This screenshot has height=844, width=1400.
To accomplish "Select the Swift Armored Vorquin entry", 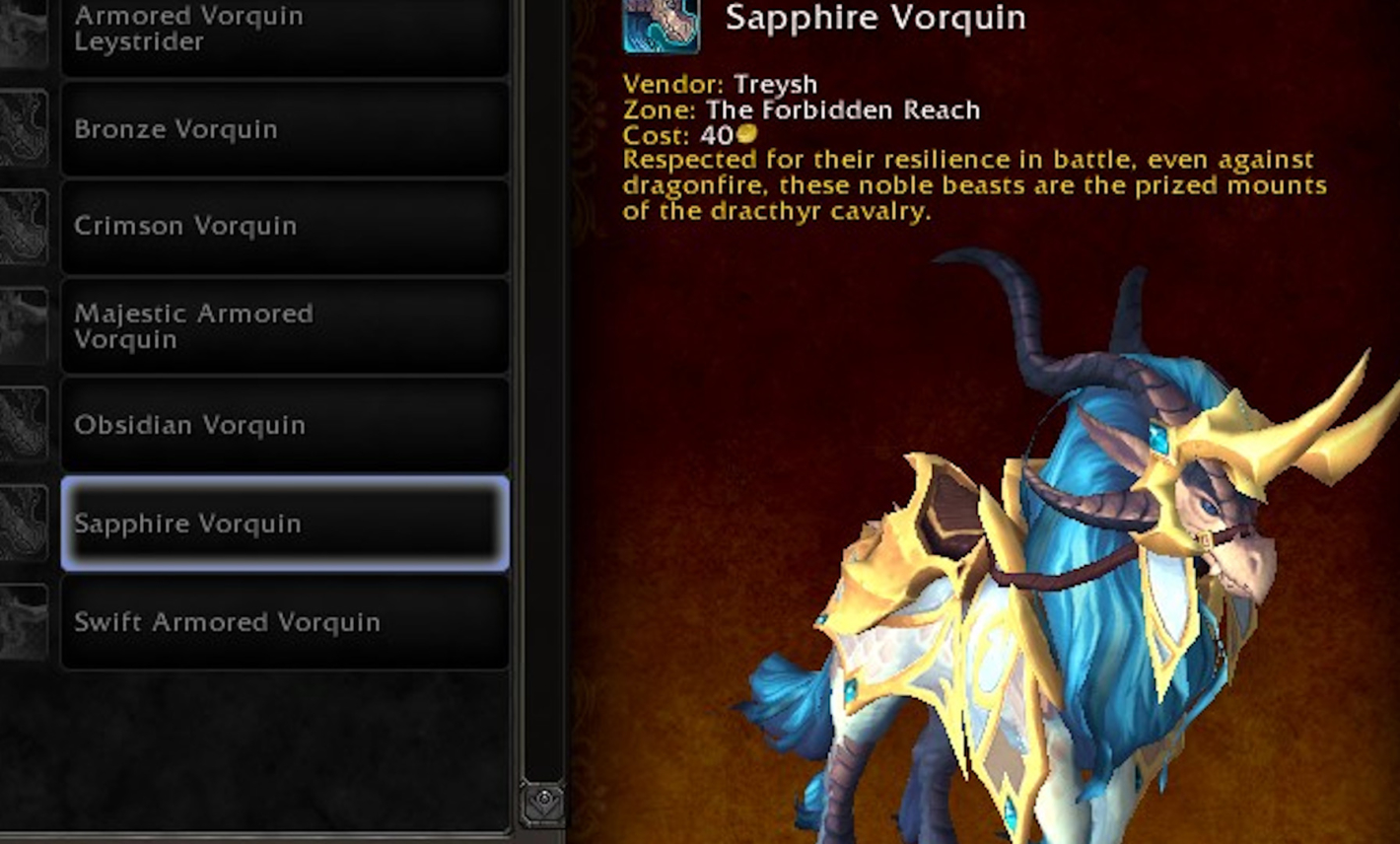I will click(284, 622).
